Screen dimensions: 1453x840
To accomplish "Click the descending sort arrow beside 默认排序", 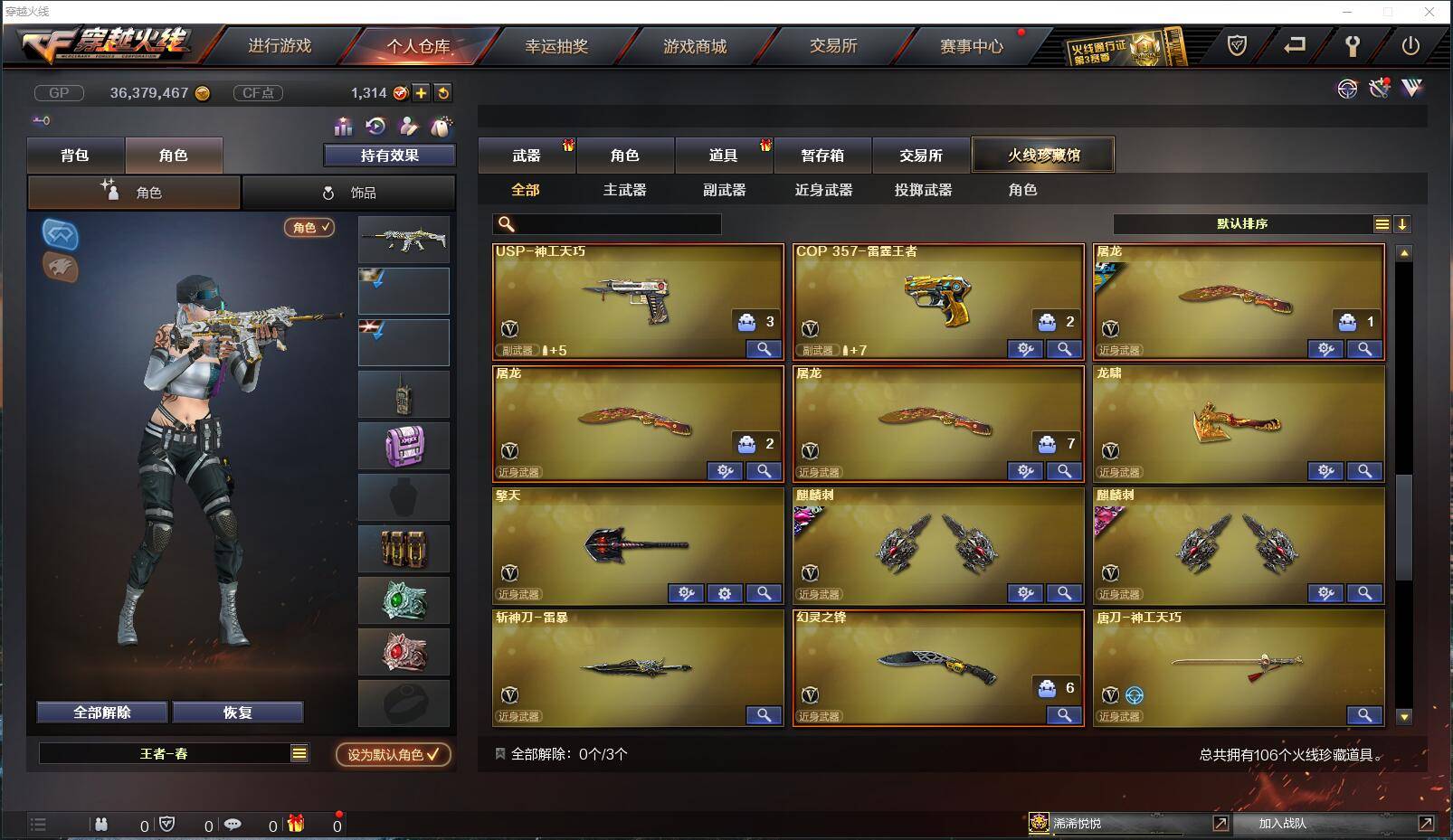I will click(x=1403, y=222).
